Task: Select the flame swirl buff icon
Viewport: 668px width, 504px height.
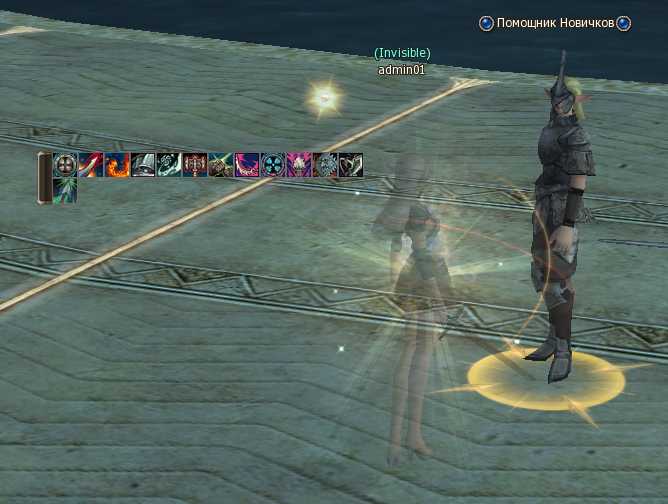Action: [117, 165]
